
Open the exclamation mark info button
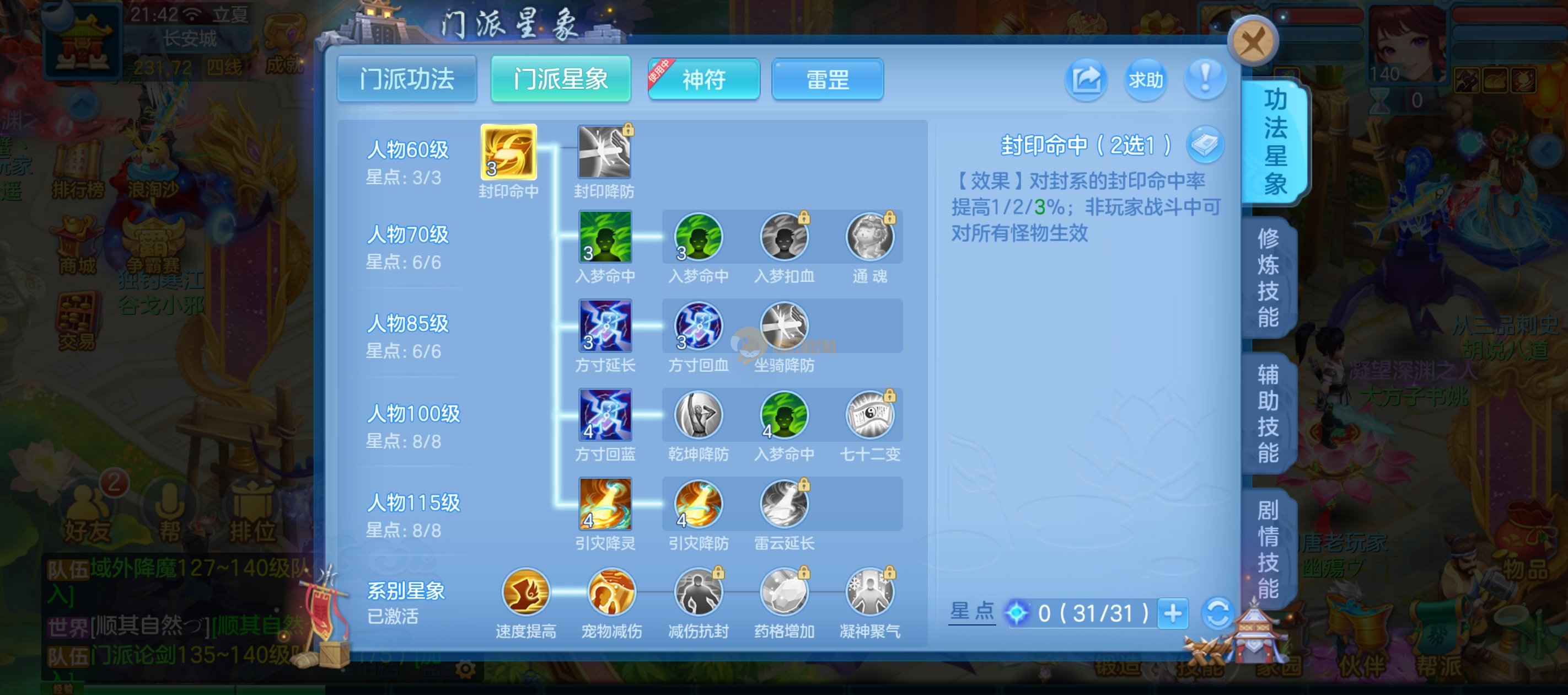tap(1205, 79)
